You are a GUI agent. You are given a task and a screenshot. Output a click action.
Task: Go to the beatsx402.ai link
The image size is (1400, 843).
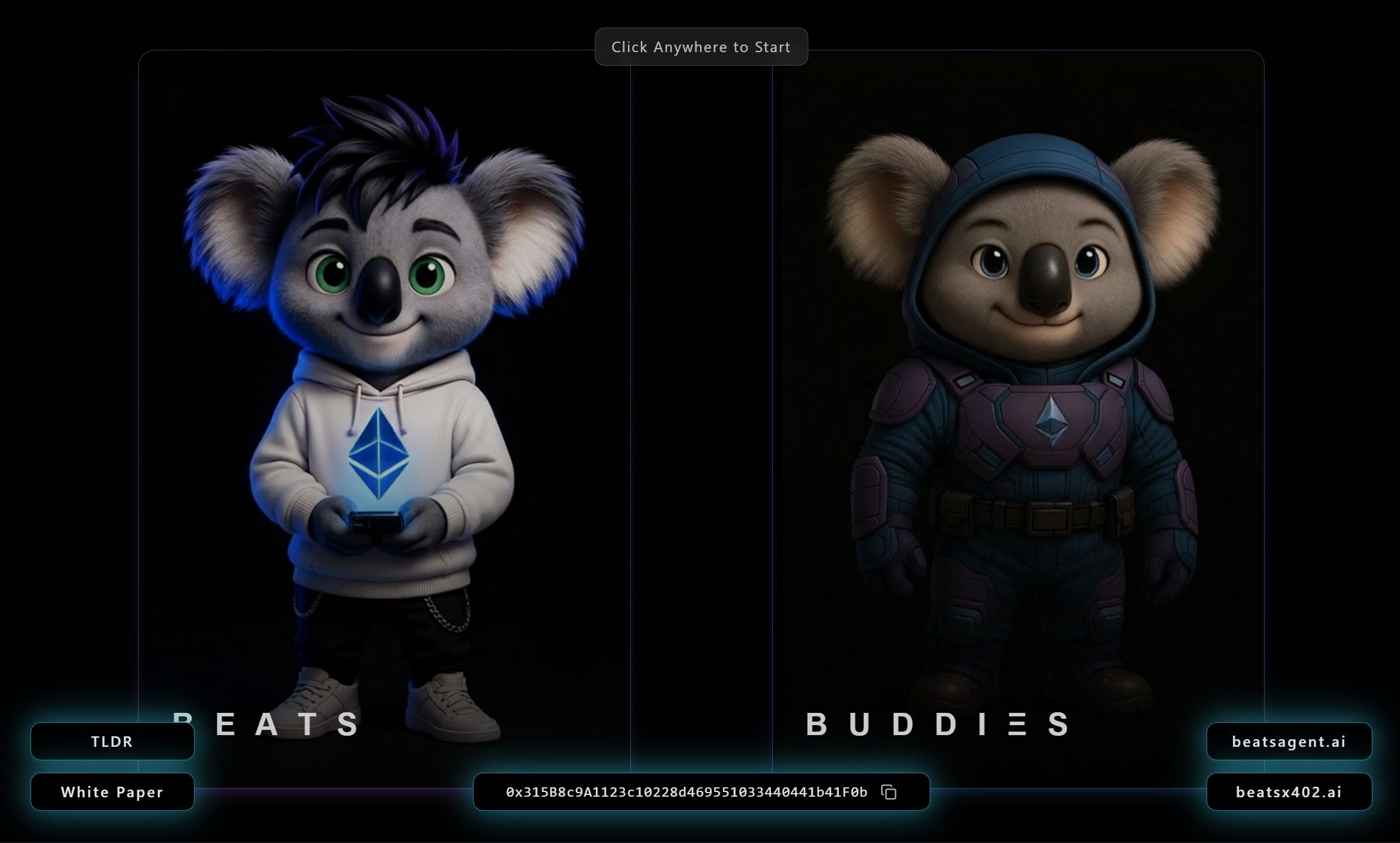pyautogui.click(x=1289, y=792)
